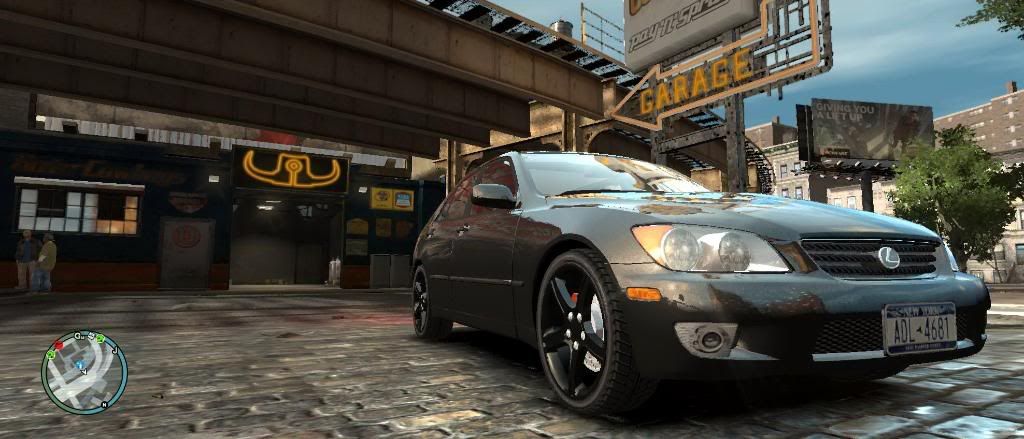Click the circular radar minimap
Screen dimensions: 1024x439
(x=84, y=372)
